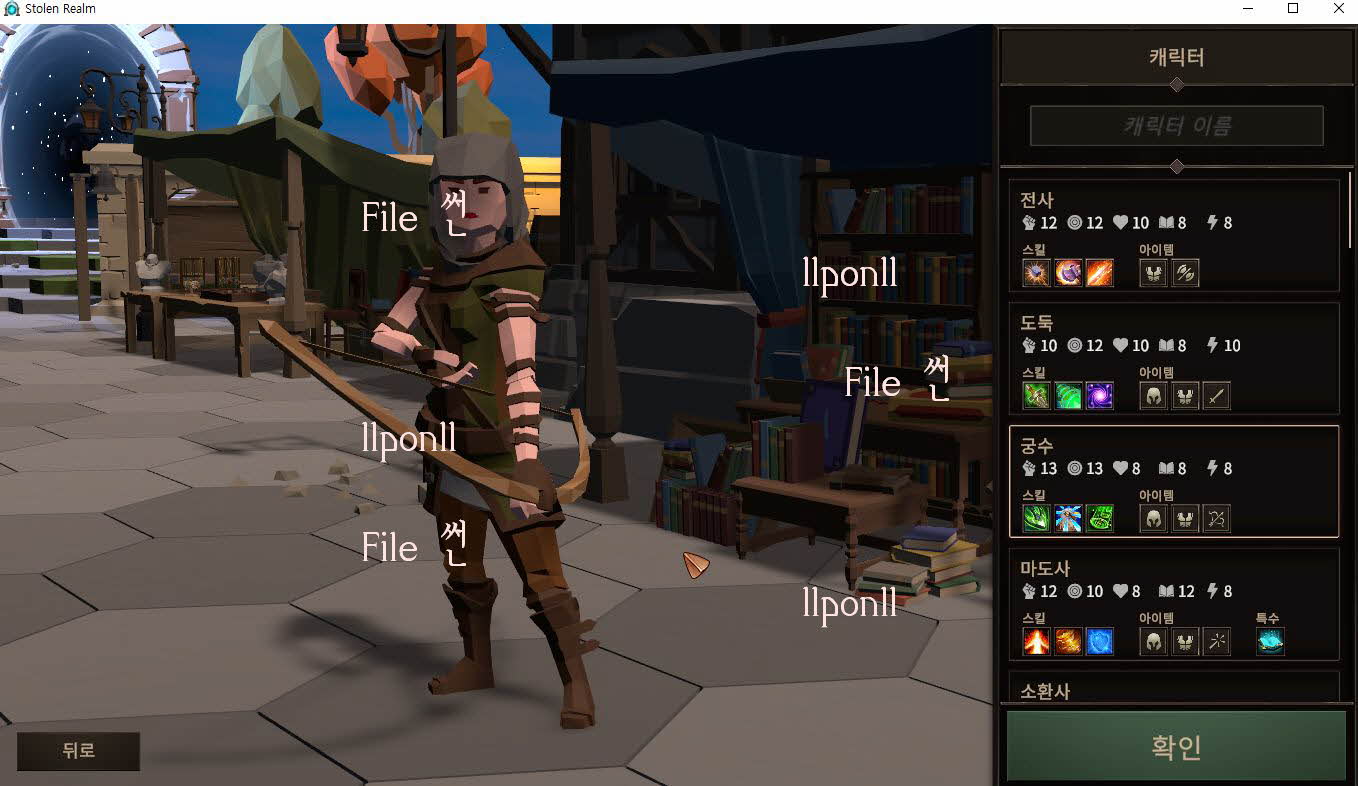Go back with the 뒤로 button
Image resolution: width=1358 pixels, height=786 pixels.
[x=78, y=751]
